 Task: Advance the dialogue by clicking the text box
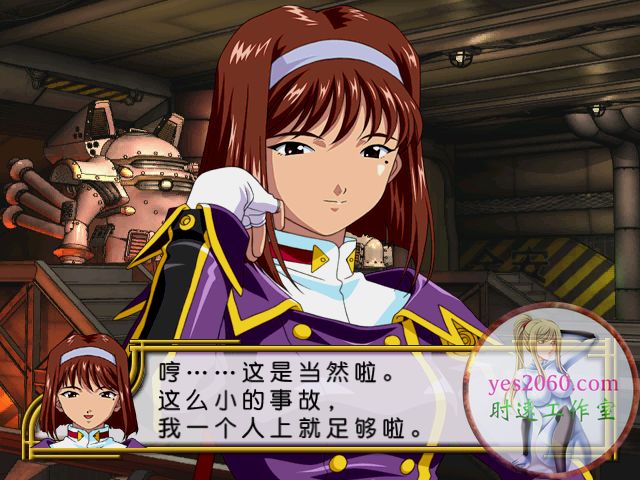click(300, 398)
